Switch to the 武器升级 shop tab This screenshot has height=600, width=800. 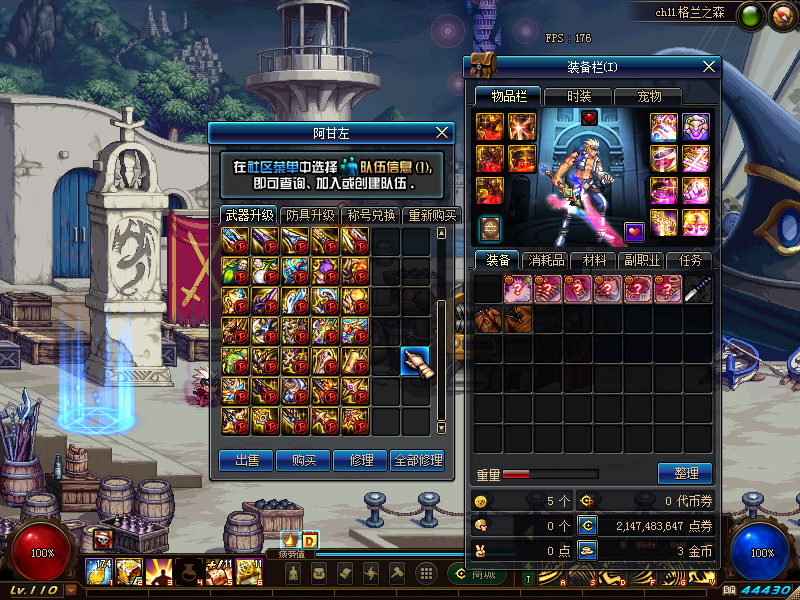pyautogui.click(x=249, y=215)
